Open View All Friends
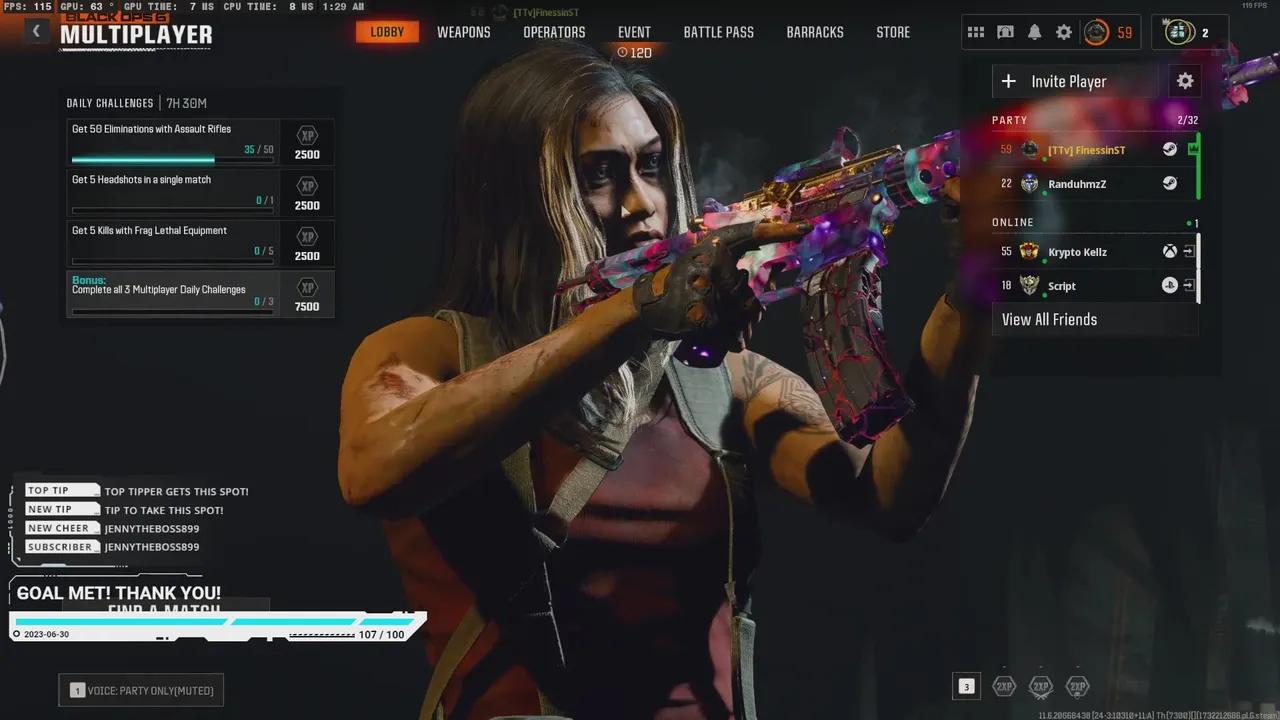Image resolution: width=1280 pixels, height=720 pixels. tap(1049, 319)
